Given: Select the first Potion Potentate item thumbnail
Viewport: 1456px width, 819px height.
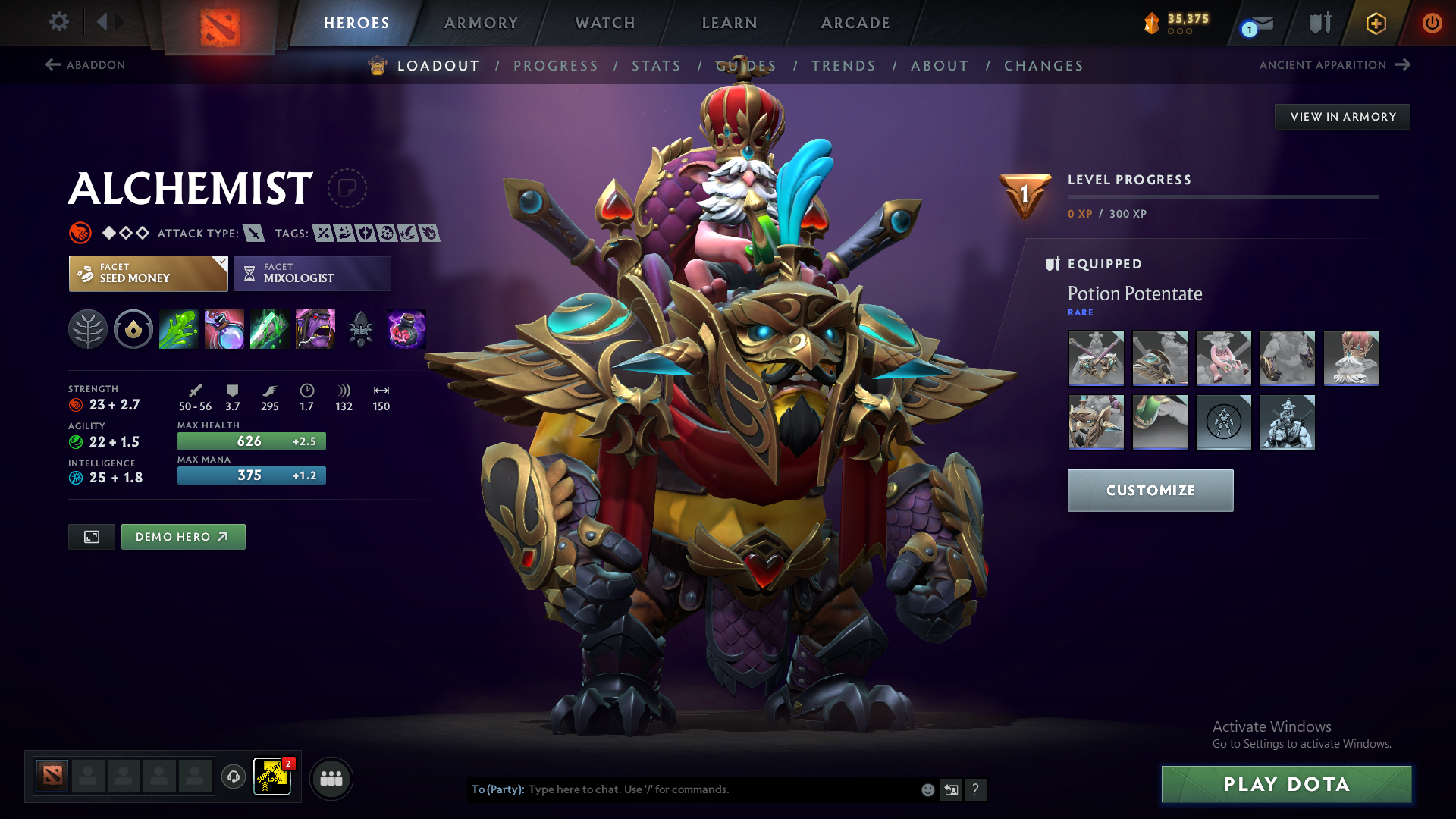Looking at the screenshot, I should click(1096, 359).
